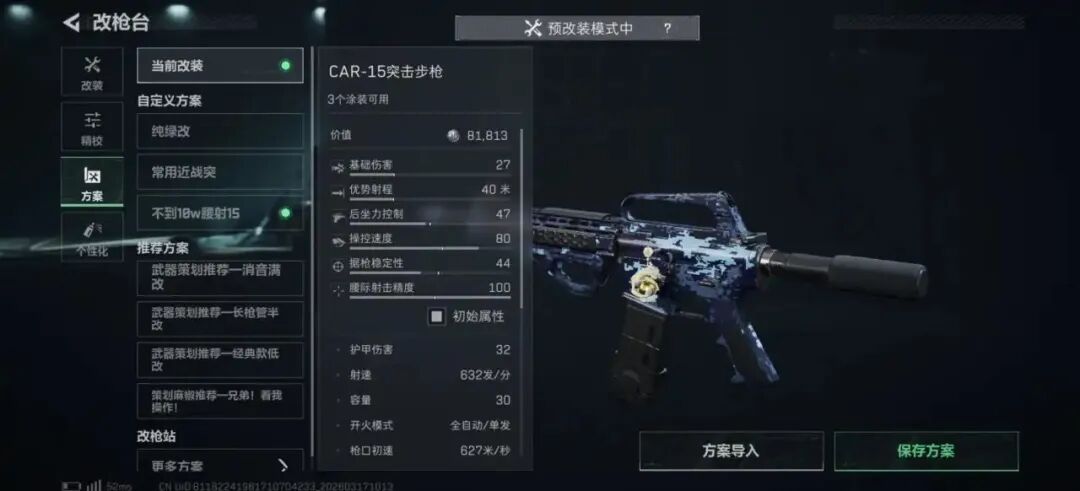Toggle the 初始属性 checkbox

click(437, 316)
